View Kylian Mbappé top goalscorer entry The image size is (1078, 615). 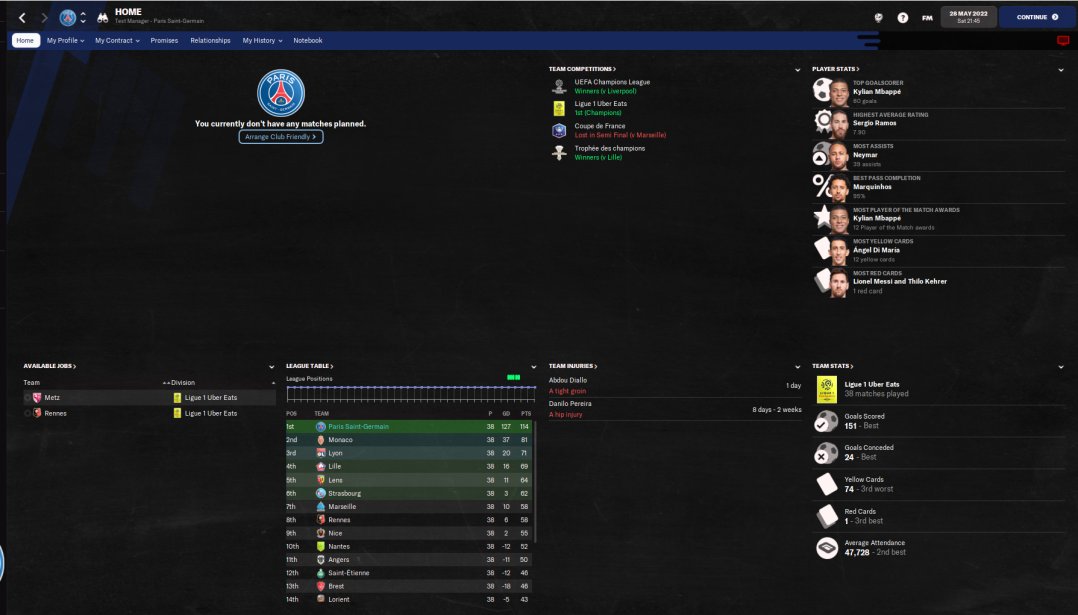click(877, 91)
